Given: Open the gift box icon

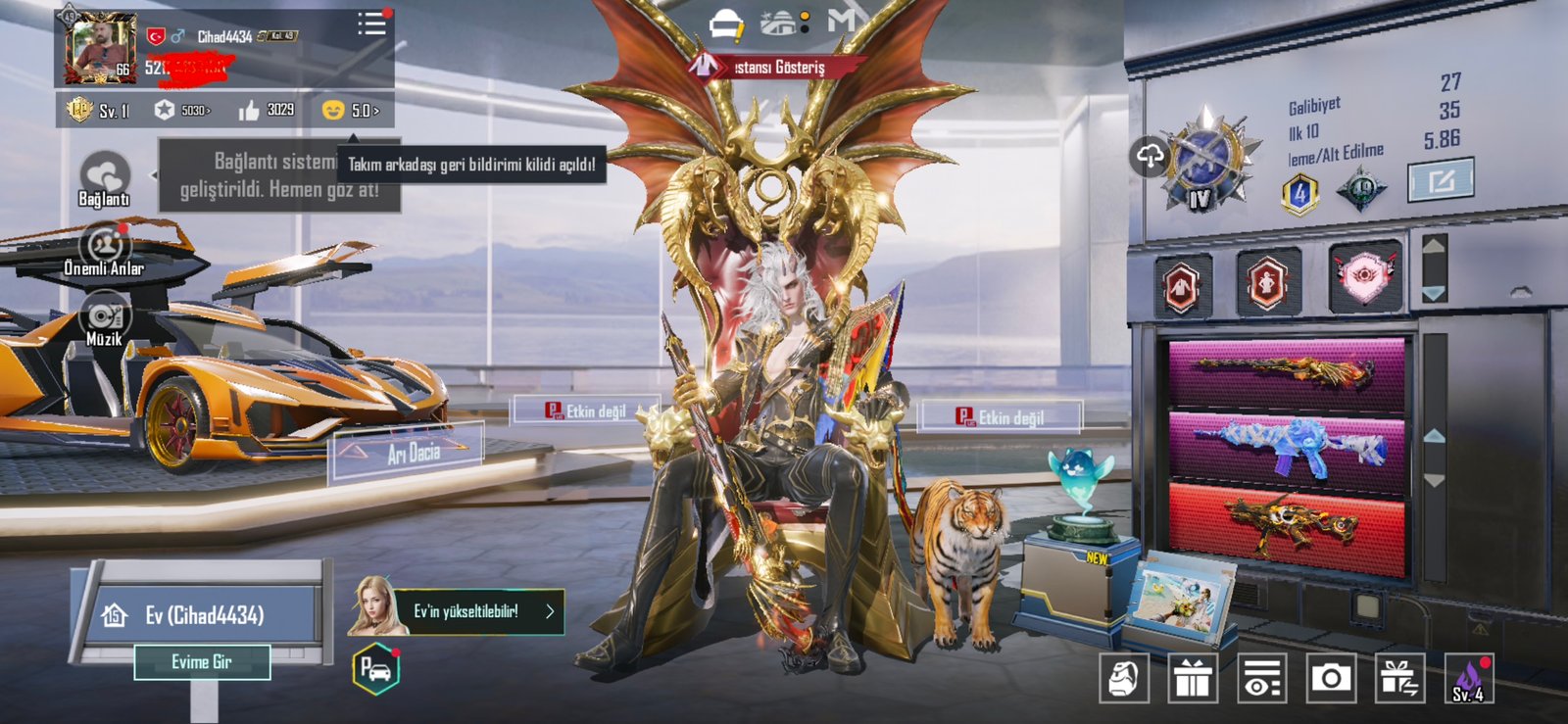Looking at the screenshot, I should (1193, 677).
